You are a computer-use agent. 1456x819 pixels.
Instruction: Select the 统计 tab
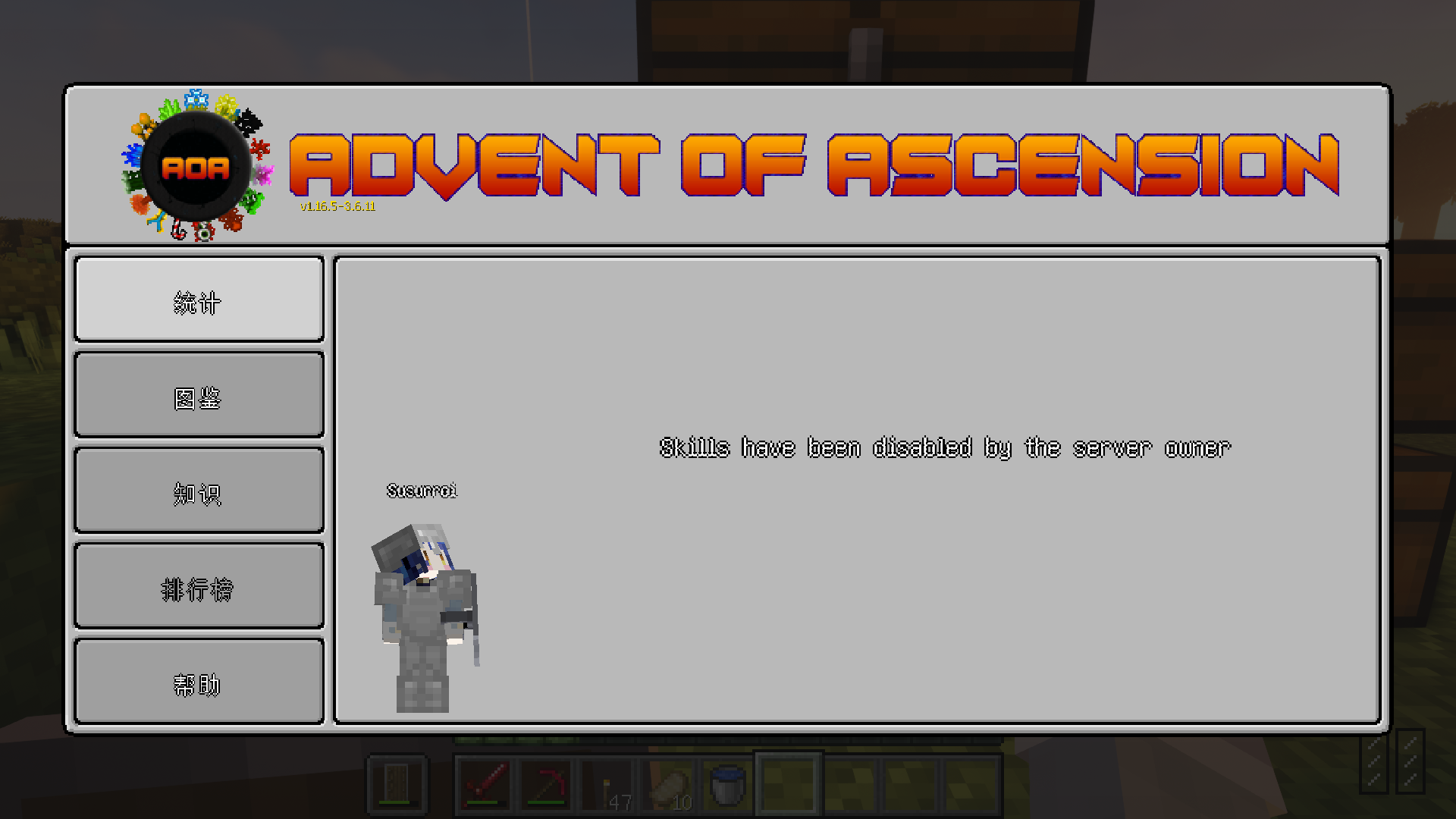(197, 299)
